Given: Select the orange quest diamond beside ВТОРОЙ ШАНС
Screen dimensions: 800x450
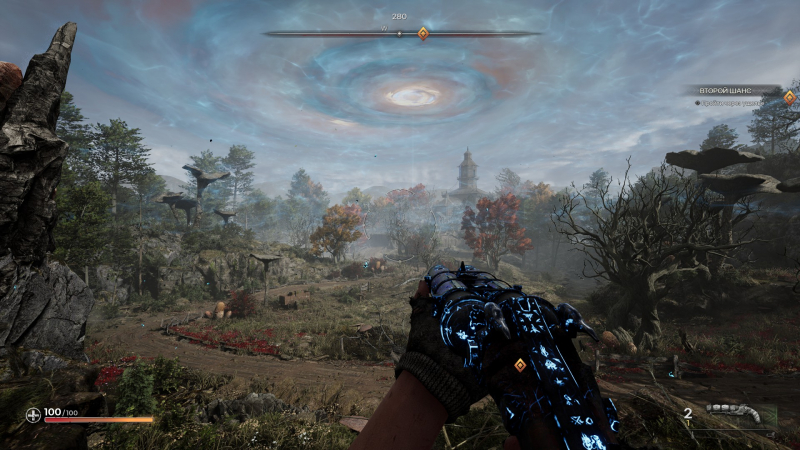Looking at the screenshot, I should [789, 97].
